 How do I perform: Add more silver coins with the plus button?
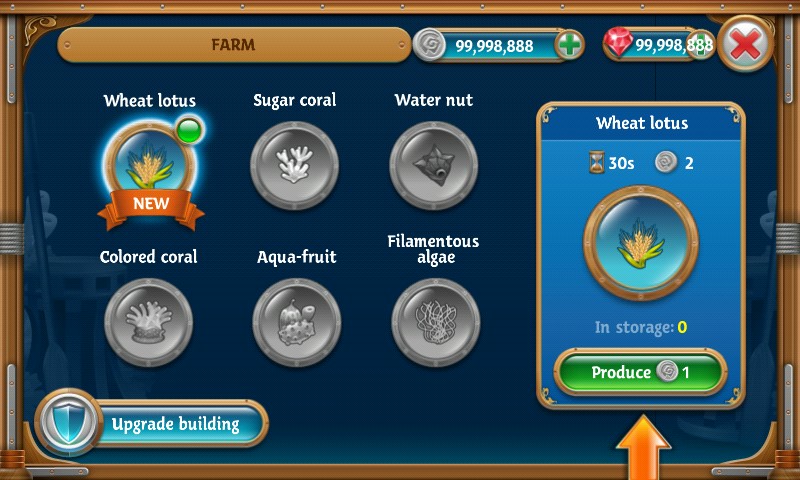tap(569, 46)
